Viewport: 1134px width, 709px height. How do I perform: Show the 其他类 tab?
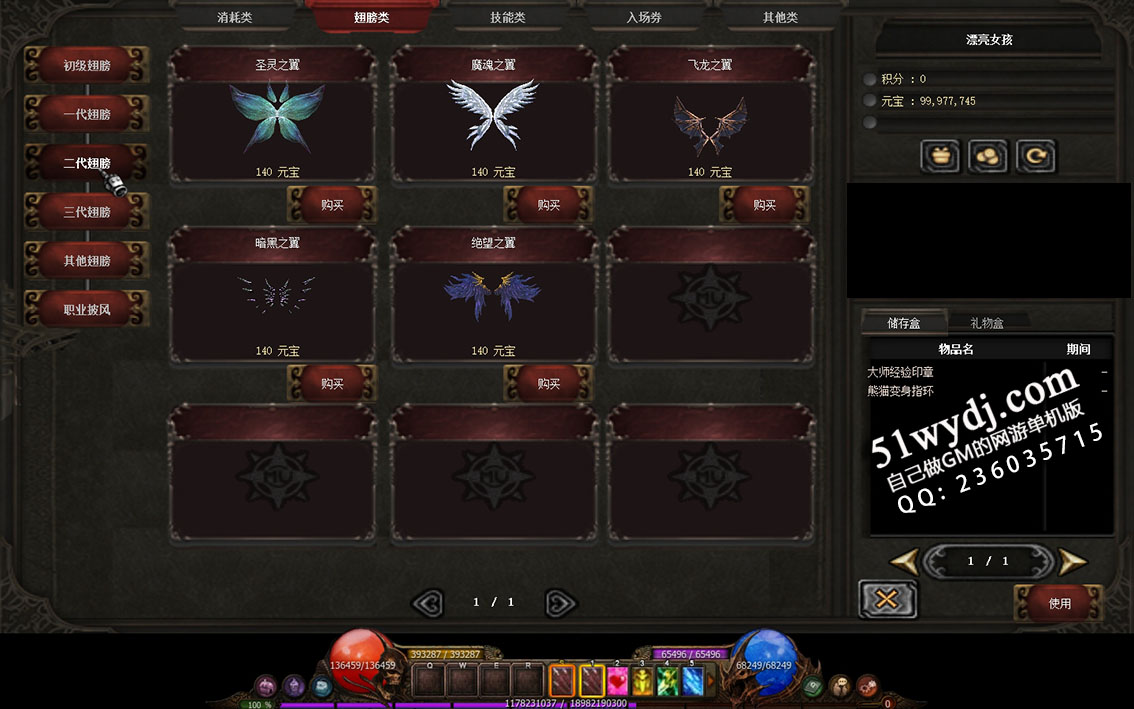click(x=780, y=17)
